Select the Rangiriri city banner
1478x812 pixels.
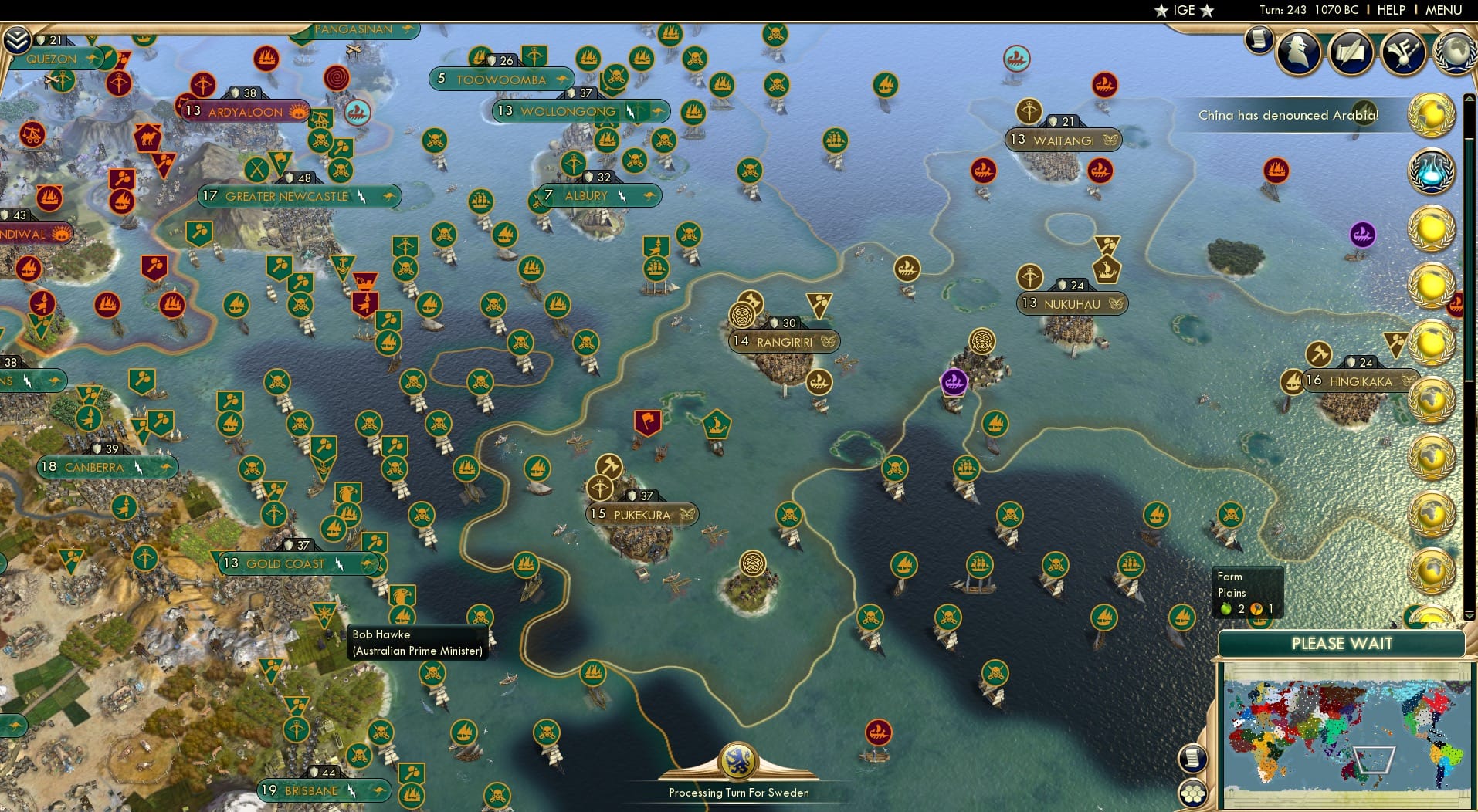[x=784, y=340]
